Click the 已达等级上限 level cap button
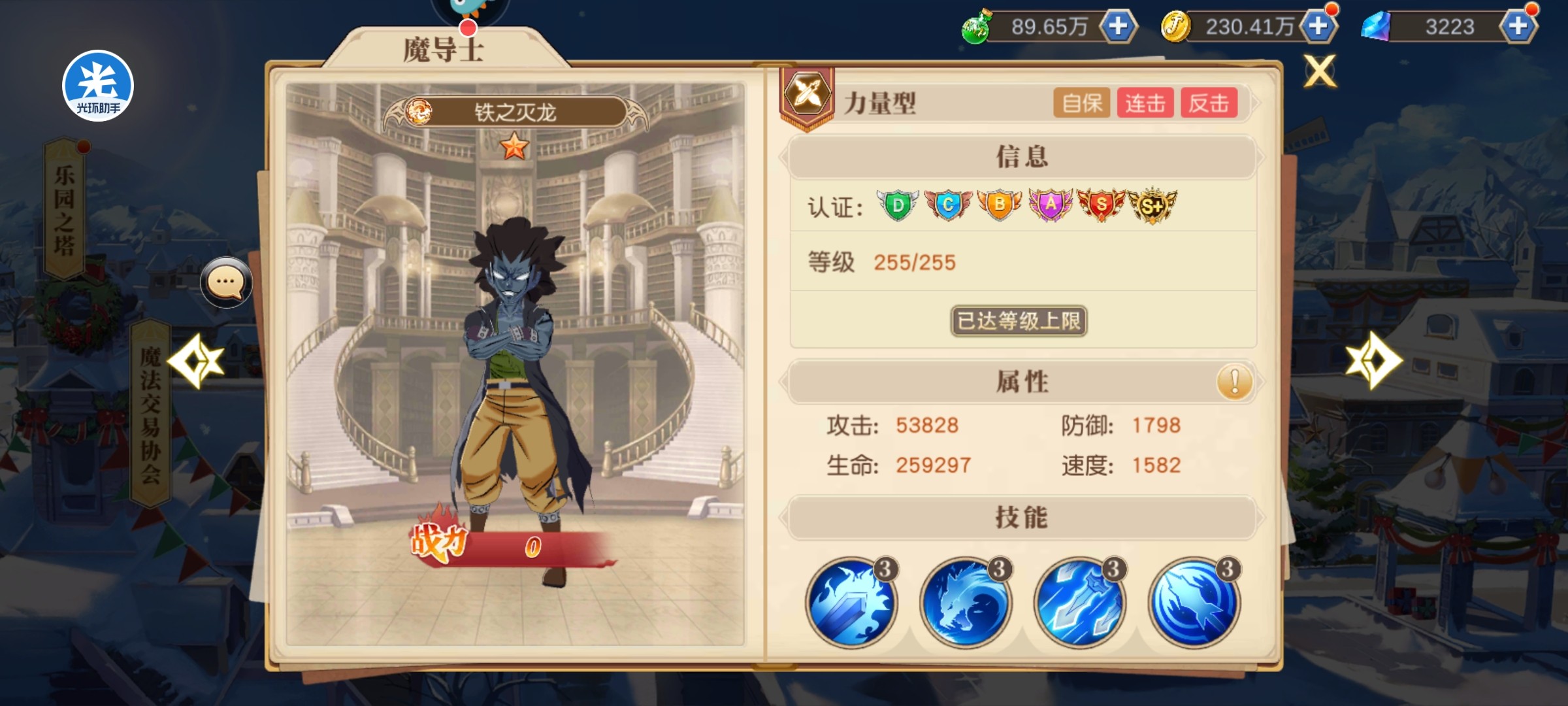This screenshot has width=1568, height=706. click(1019, 321)
